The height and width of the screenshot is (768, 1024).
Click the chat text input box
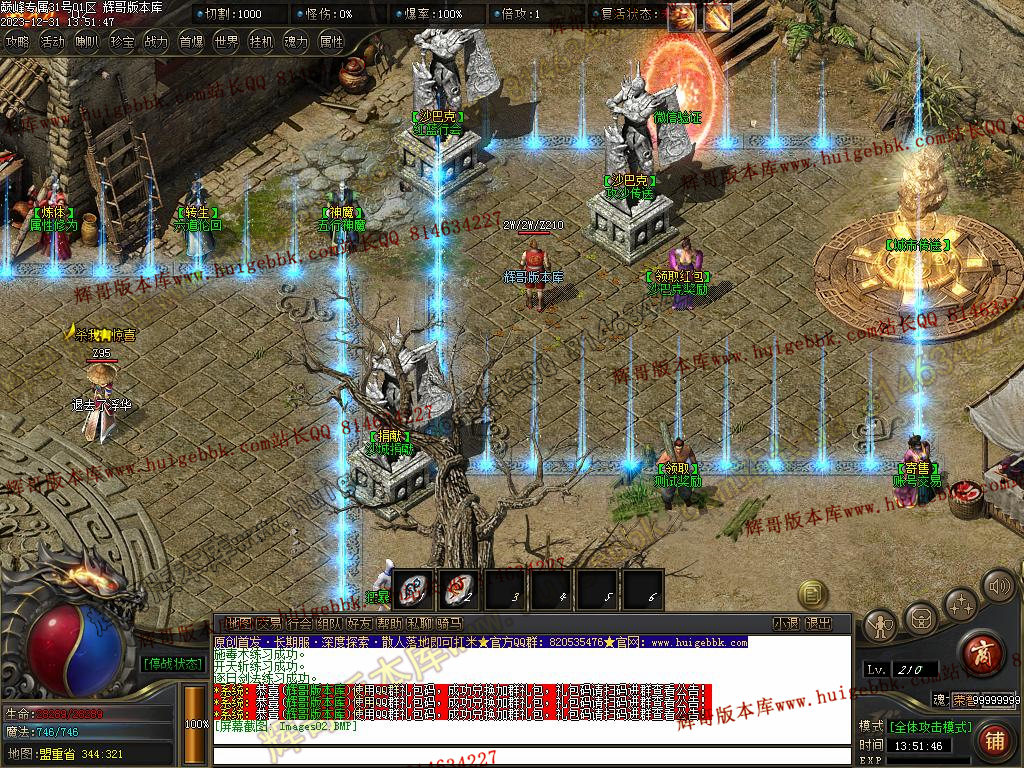coord(530,755)
